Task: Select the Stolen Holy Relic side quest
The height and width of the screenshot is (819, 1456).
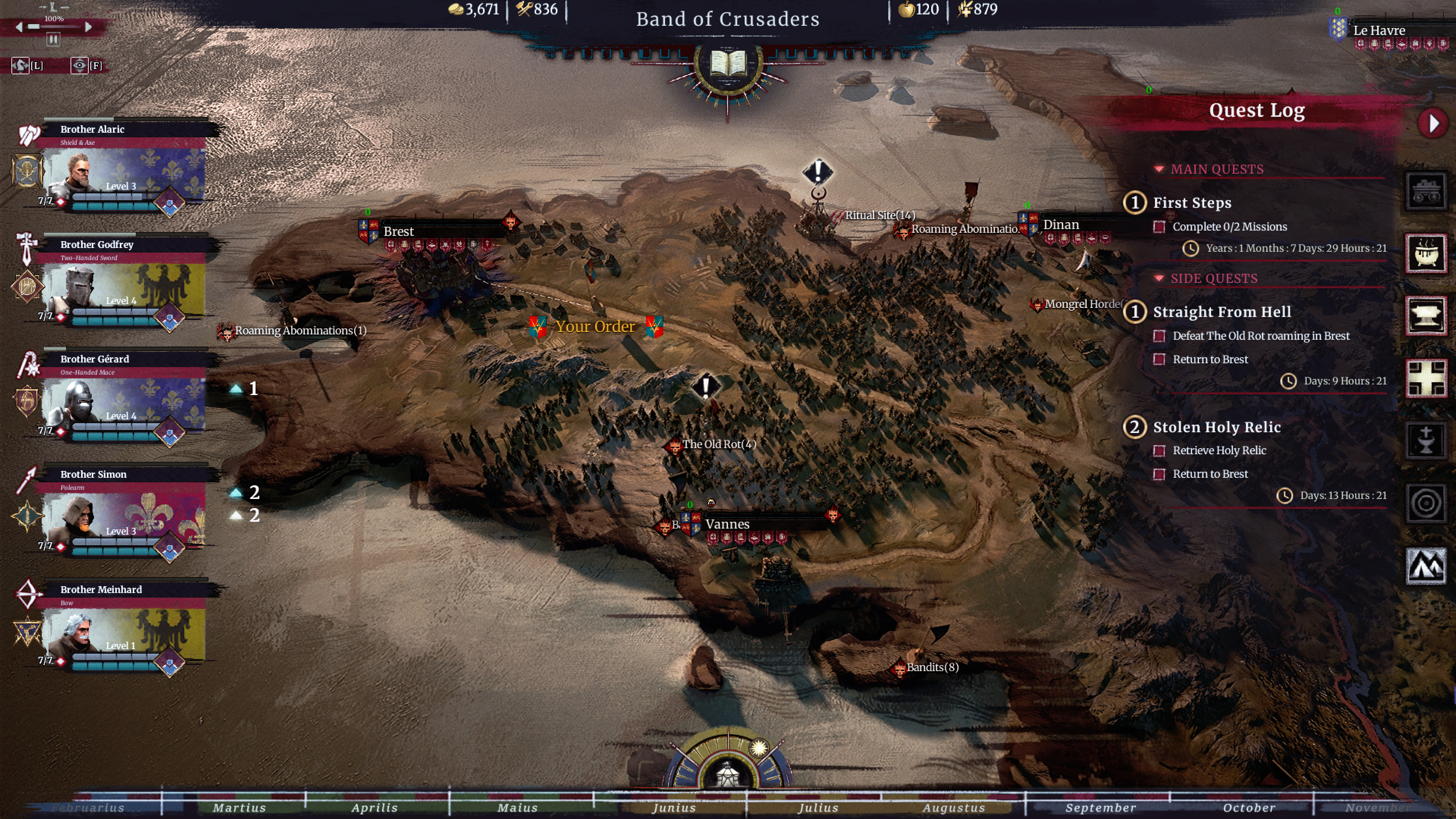Action: pos(1216,427)
